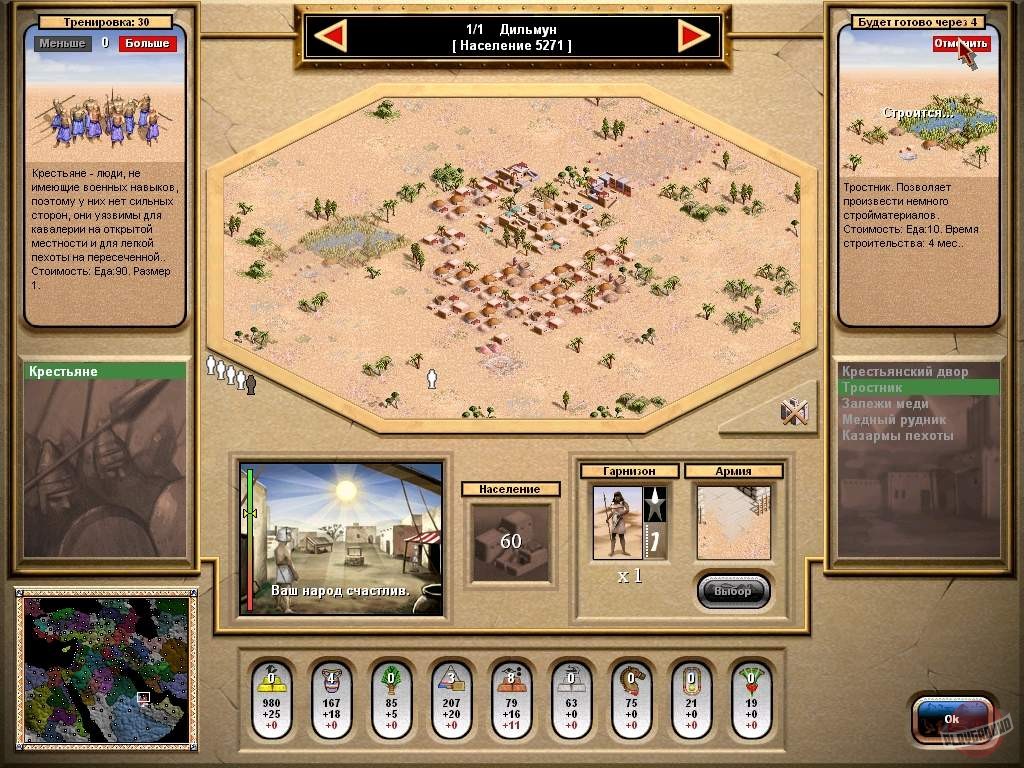Click the crossed weapons icon beside the map
1024x768 pixels.
(x=793, y=411)
